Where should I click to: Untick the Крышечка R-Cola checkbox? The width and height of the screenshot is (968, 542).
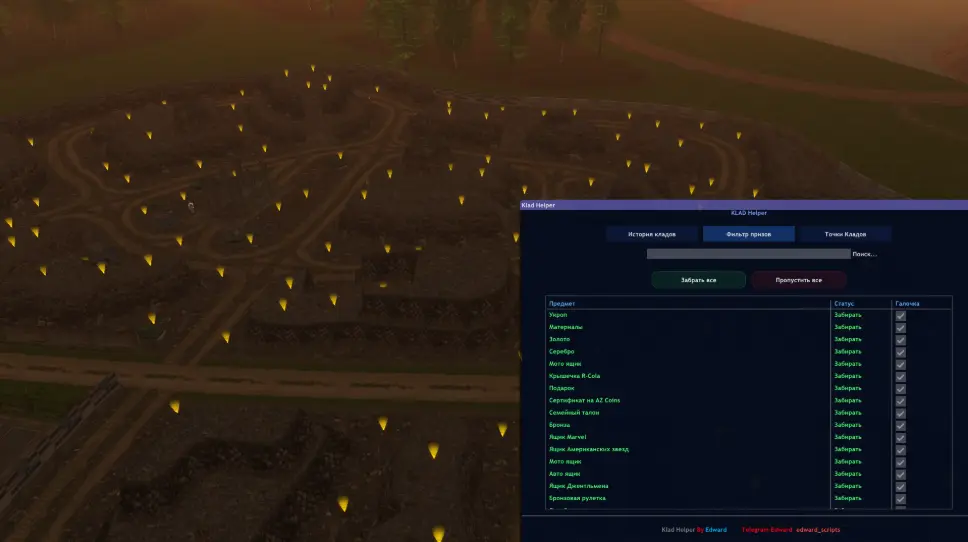(x=901, y=376)
